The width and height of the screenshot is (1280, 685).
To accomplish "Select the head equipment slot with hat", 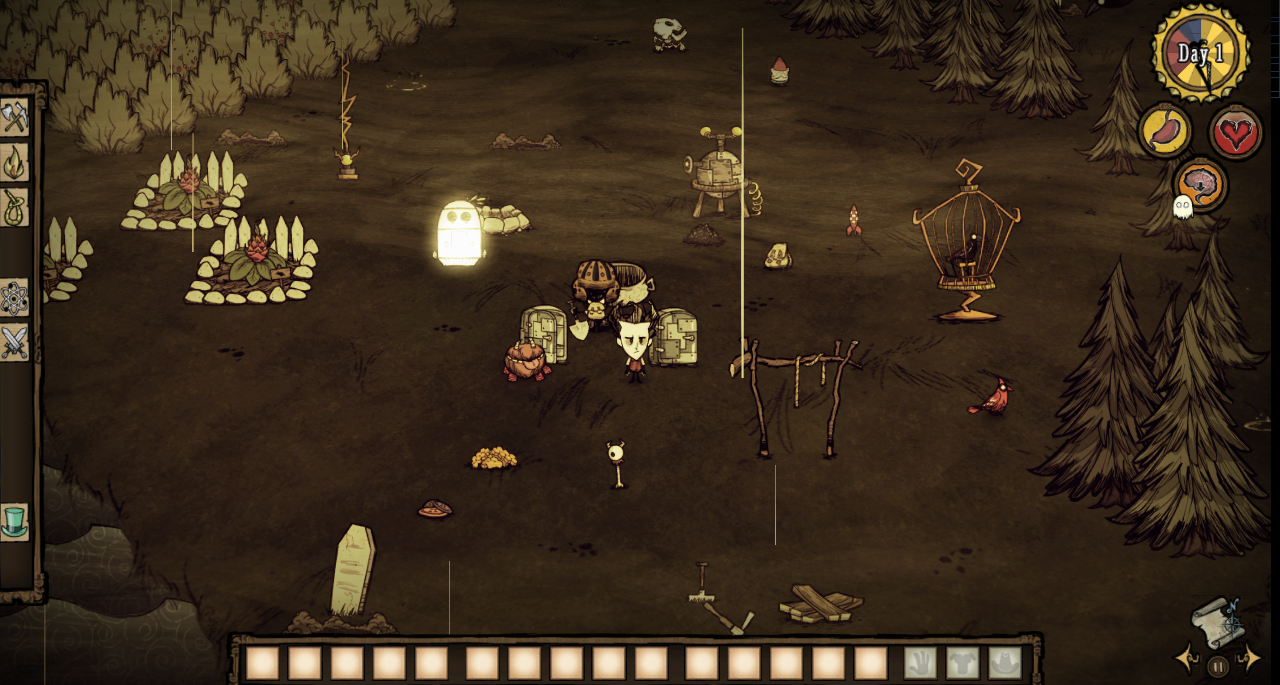I will coord(1005,662).
